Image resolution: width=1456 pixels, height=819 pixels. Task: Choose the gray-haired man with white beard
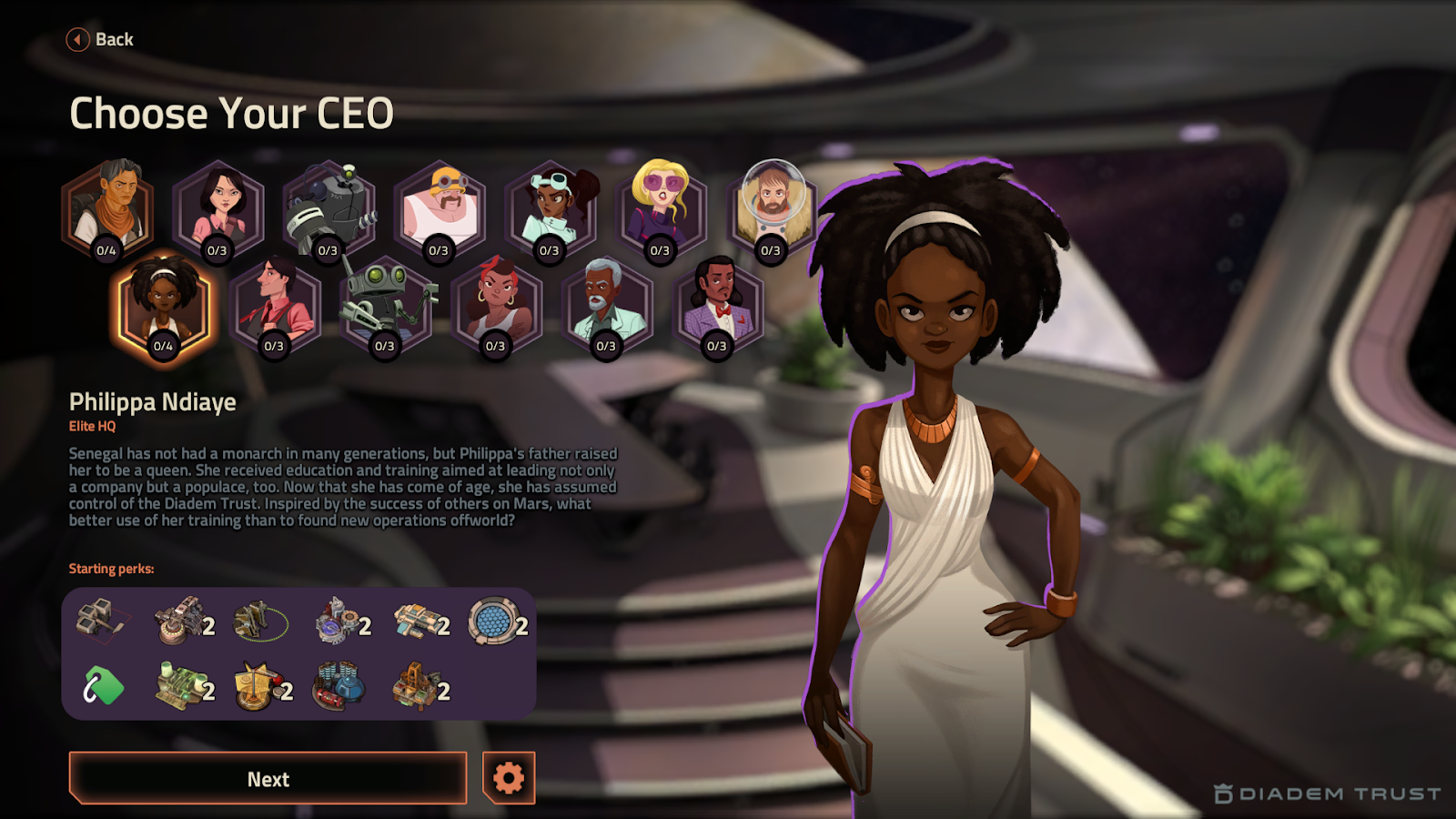tap(607, 305)
